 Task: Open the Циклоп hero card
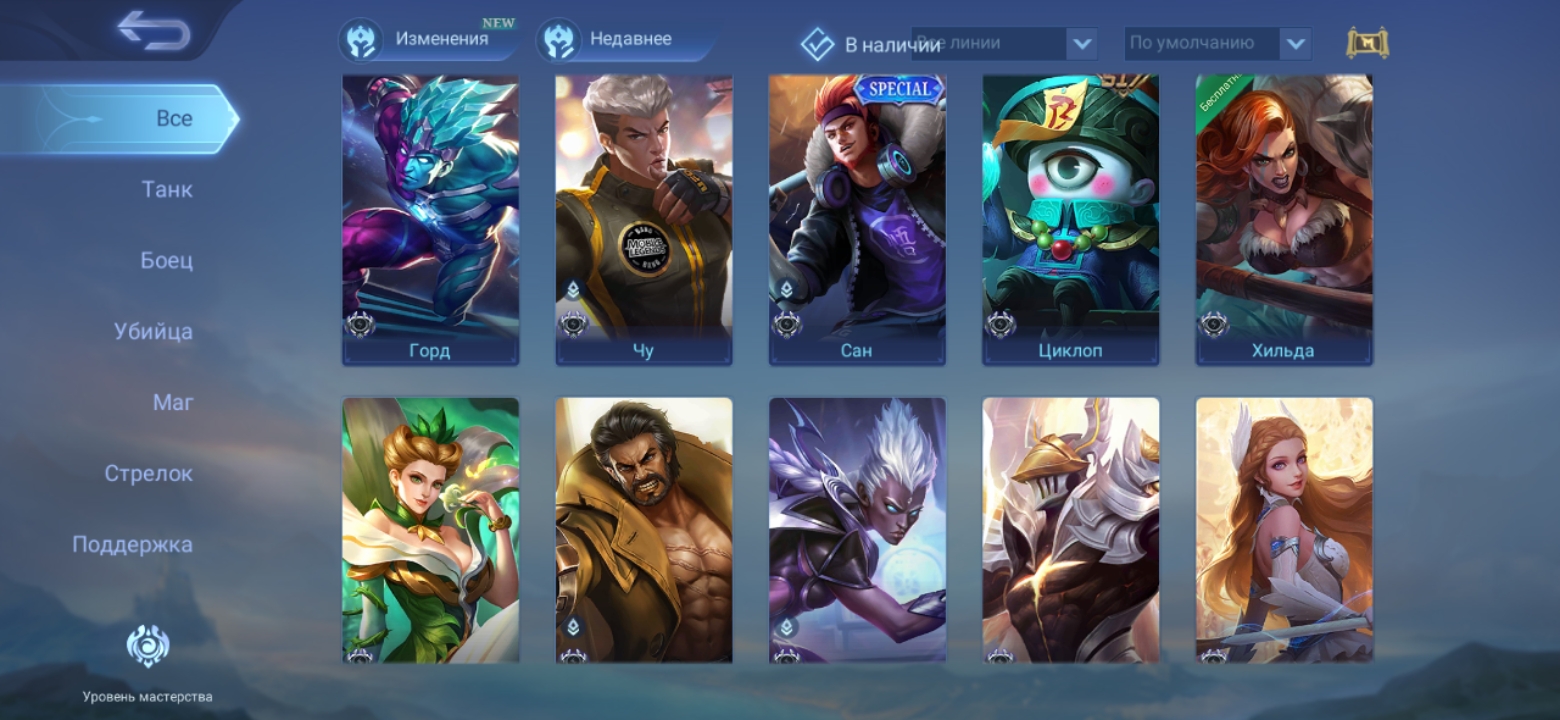[x=1070, y=220]
